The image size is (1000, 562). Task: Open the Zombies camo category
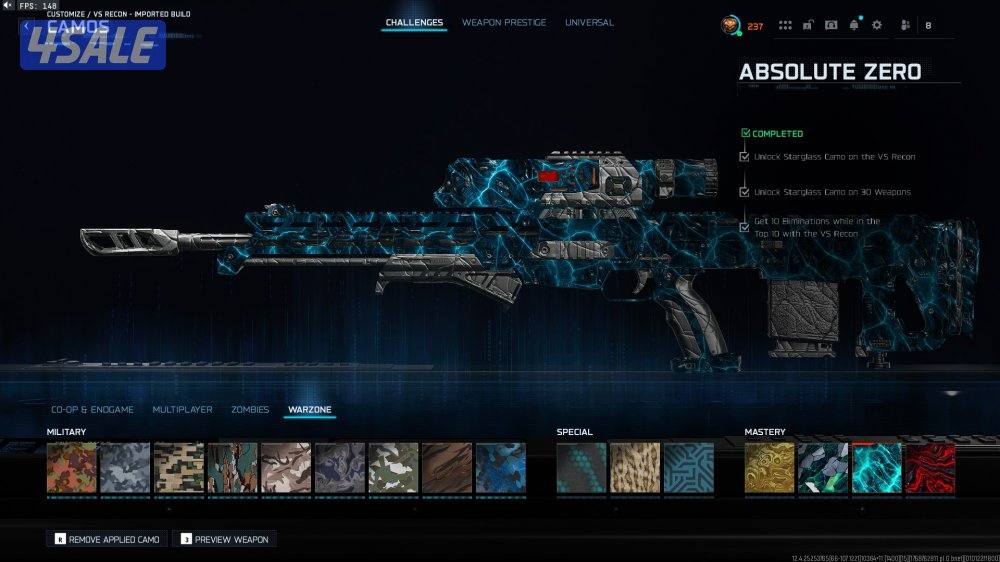(250, 410)
